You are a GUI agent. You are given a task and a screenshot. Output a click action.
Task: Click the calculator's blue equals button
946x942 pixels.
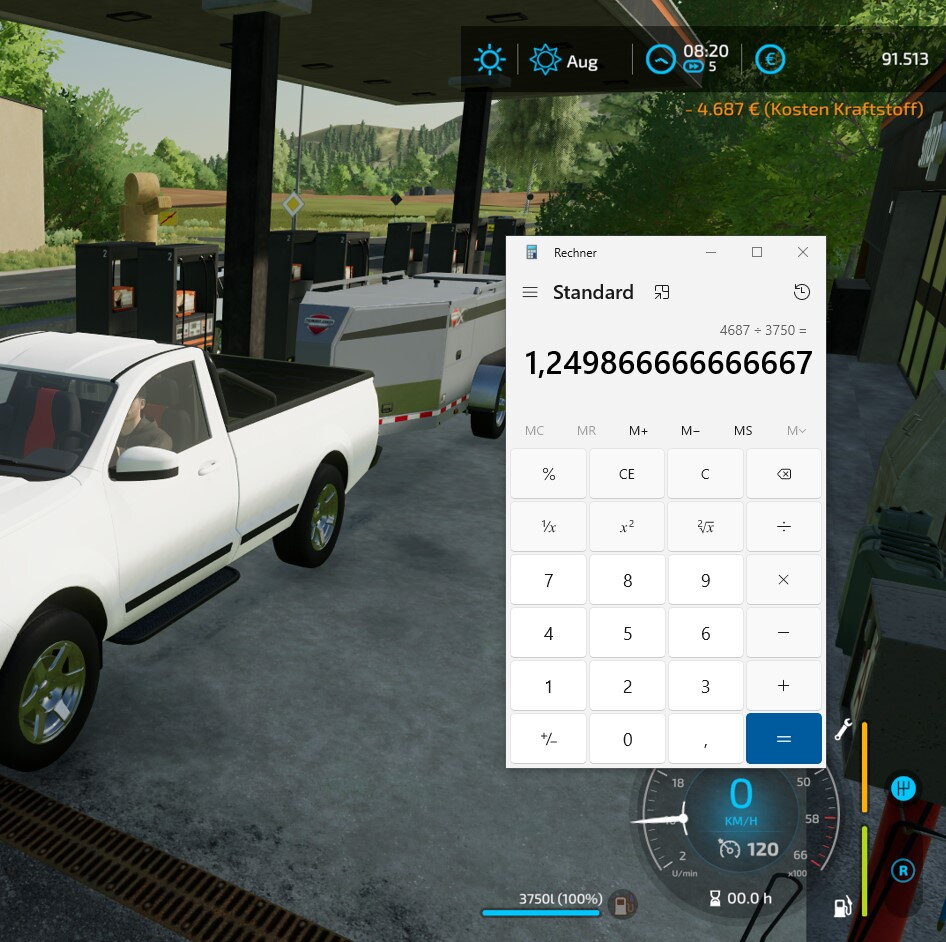click(783, 739)
